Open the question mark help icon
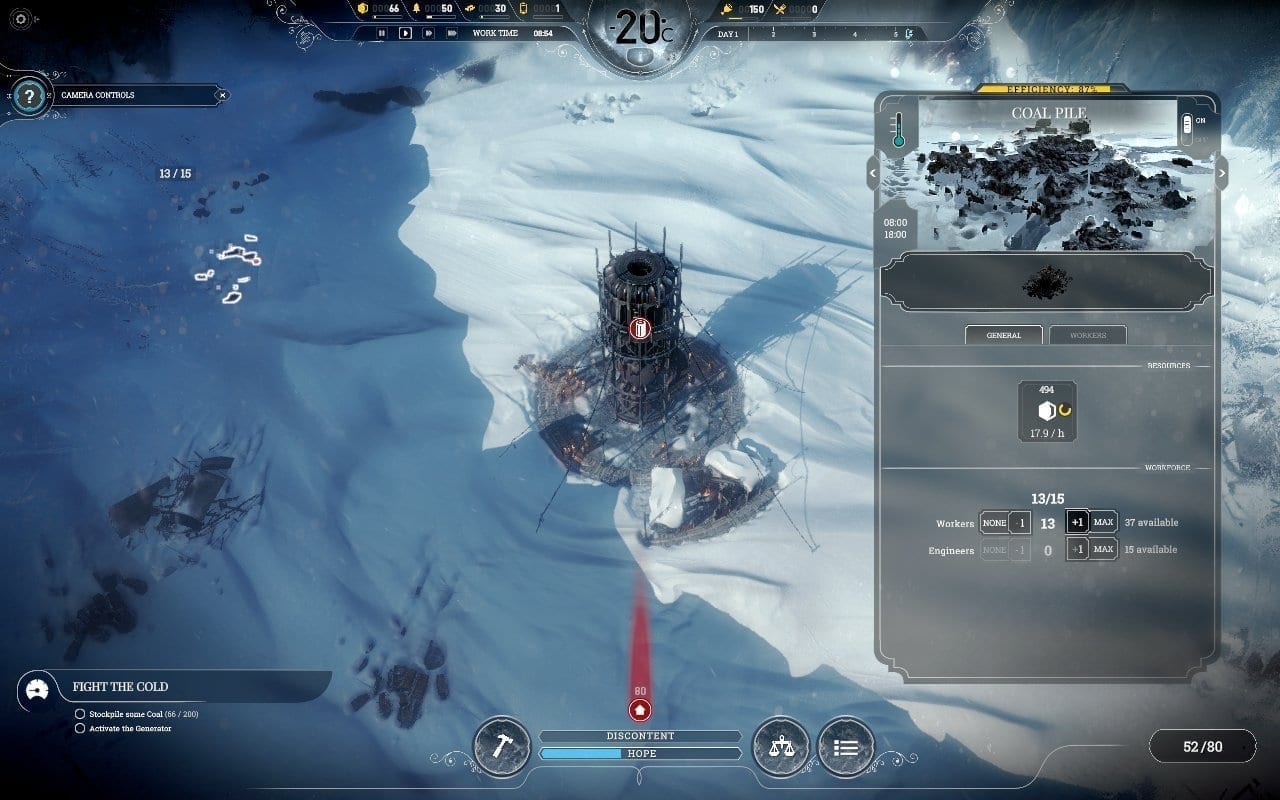 (30, 96)
